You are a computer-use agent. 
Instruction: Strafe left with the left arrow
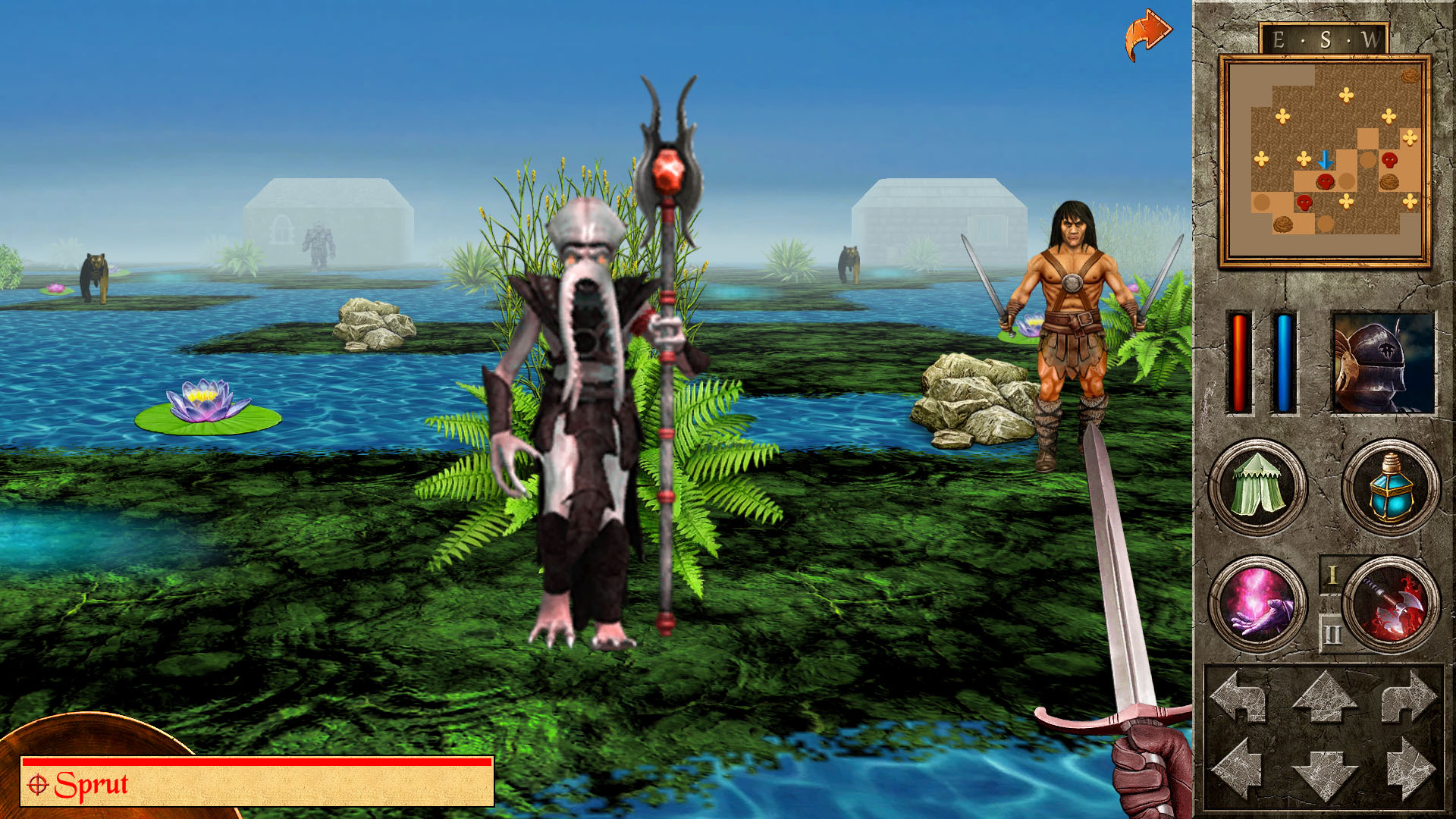(1238, 769)
